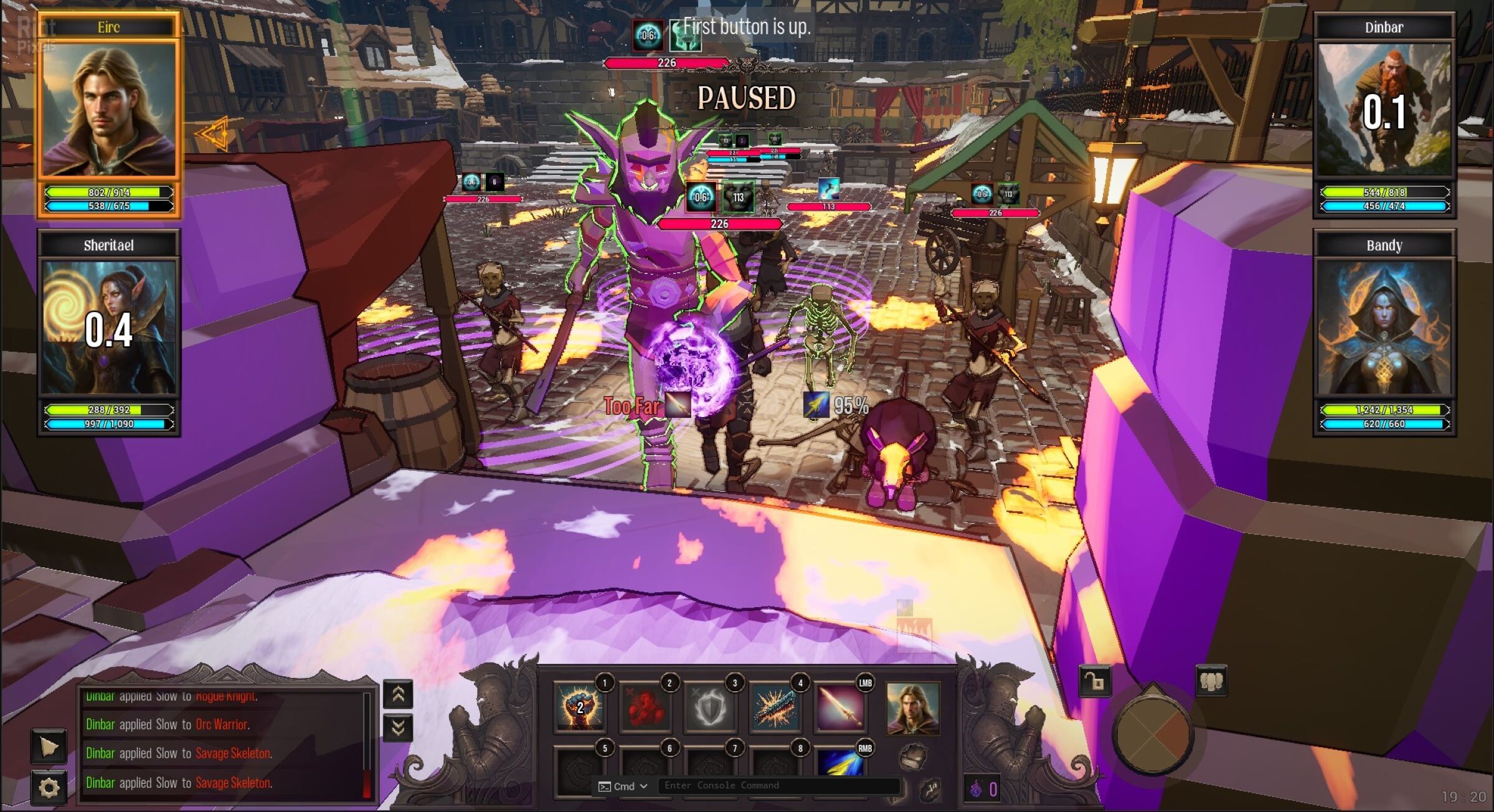Open the Cmd console dropdown
Viewport: 1494px width, 812px height.
pyautogui.click(x=623, y=786)
